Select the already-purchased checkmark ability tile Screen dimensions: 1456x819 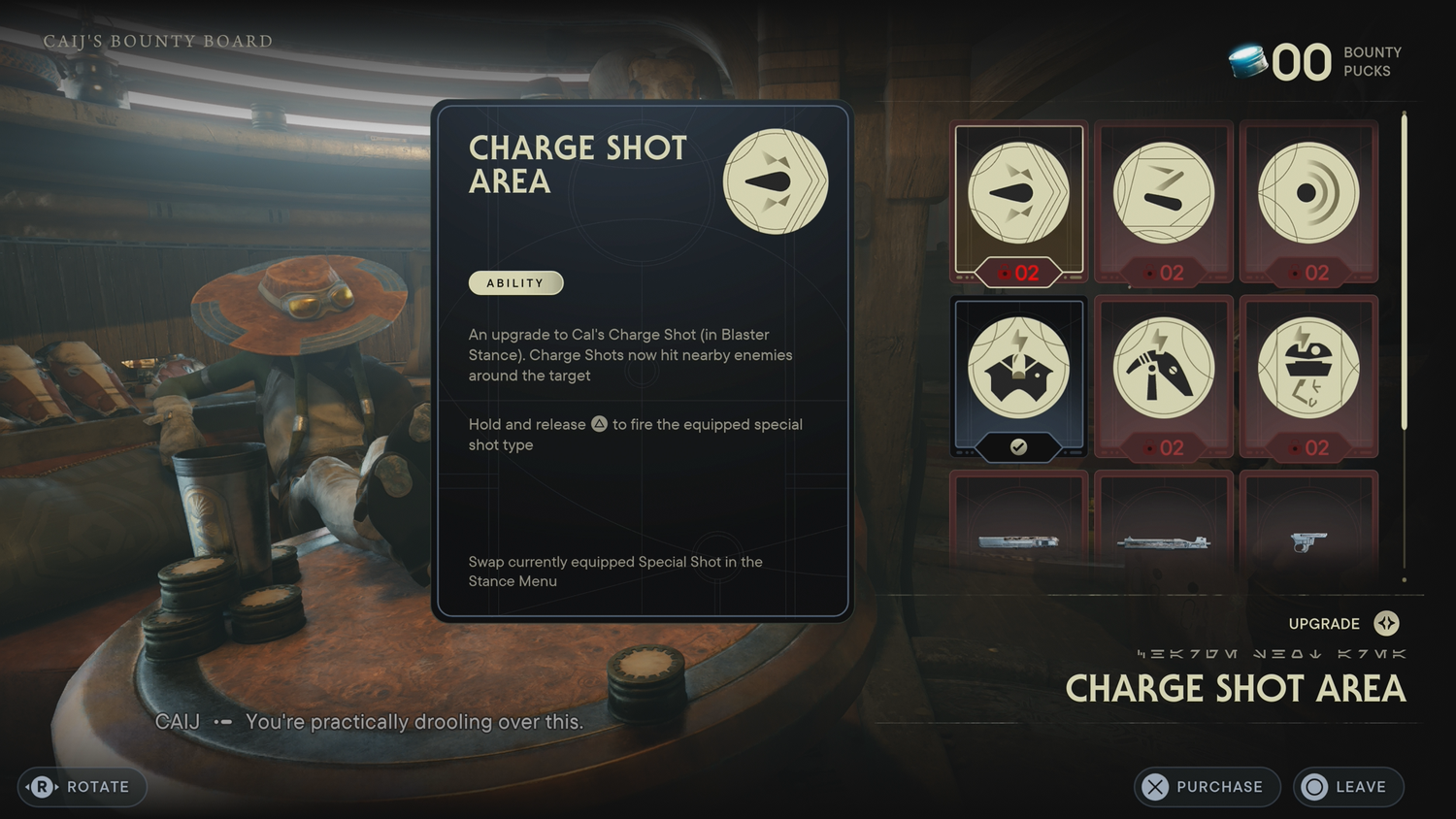coord(1018,376)
